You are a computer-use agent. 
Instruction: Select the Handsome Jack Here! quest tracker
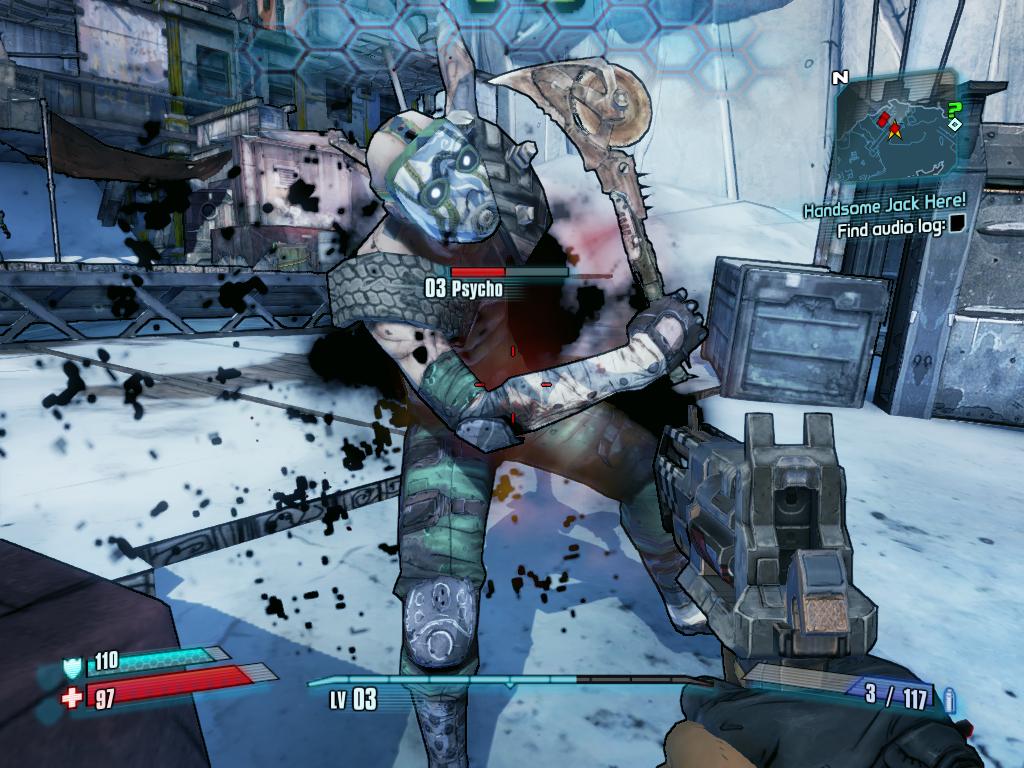[885, 207]
